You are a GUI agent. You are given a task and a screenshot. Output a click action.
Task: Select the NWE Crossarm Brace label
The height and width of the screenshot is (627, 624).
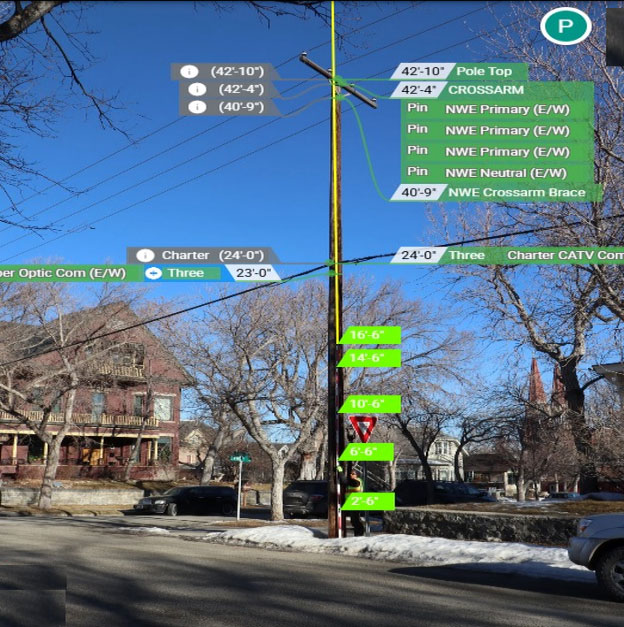click(516, 192)
